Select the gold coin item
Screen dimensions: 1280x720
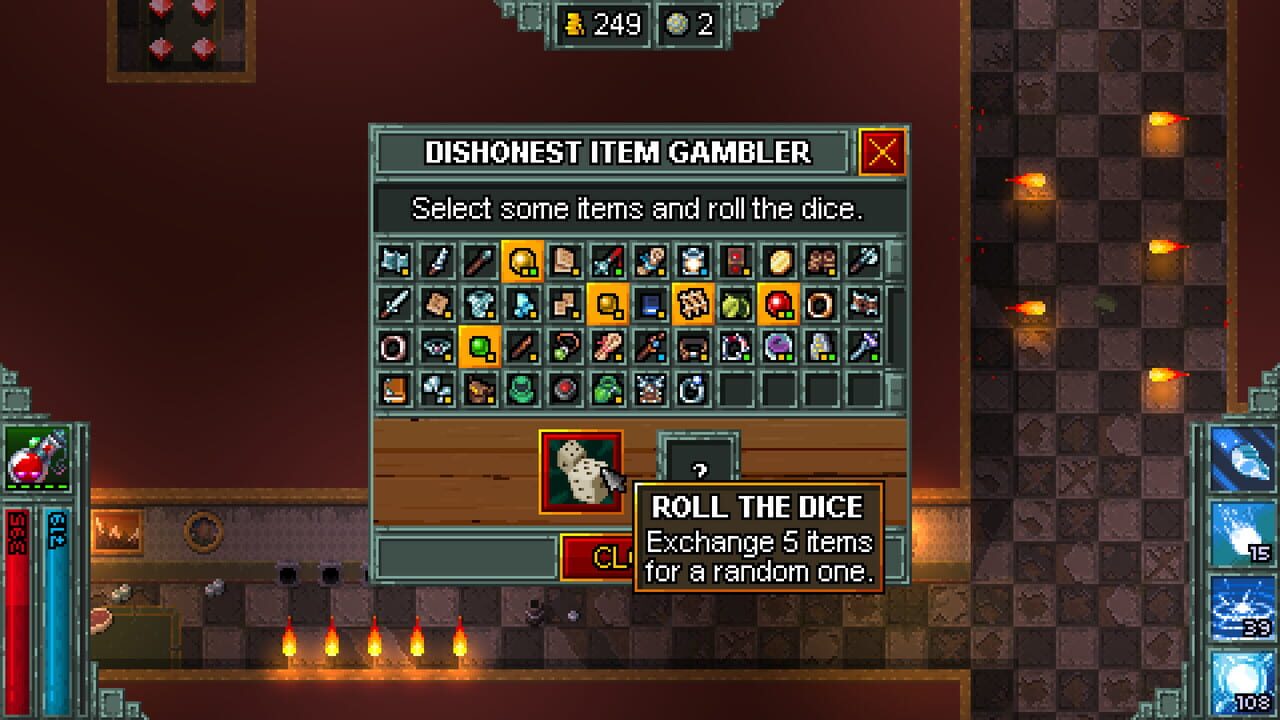(x=777, y=261)
